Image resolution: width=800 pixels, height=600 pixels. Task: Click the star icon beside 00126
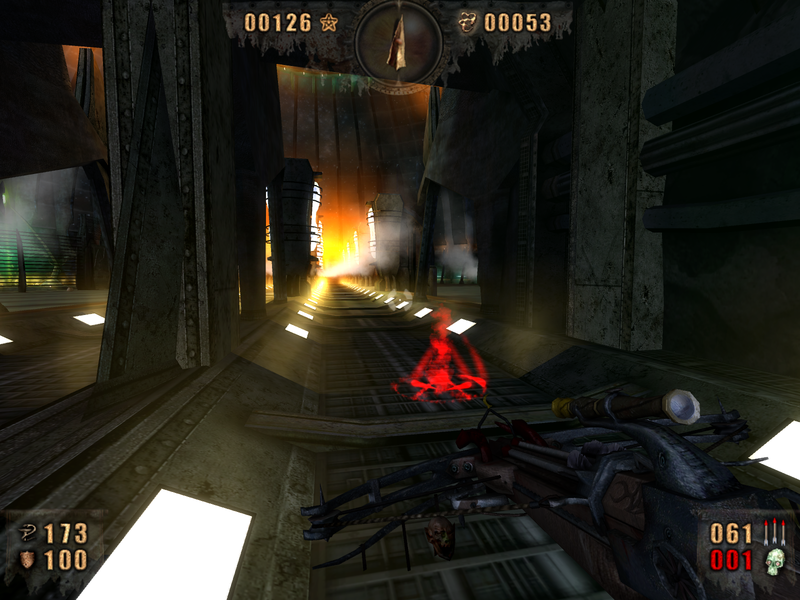point(329,22)
